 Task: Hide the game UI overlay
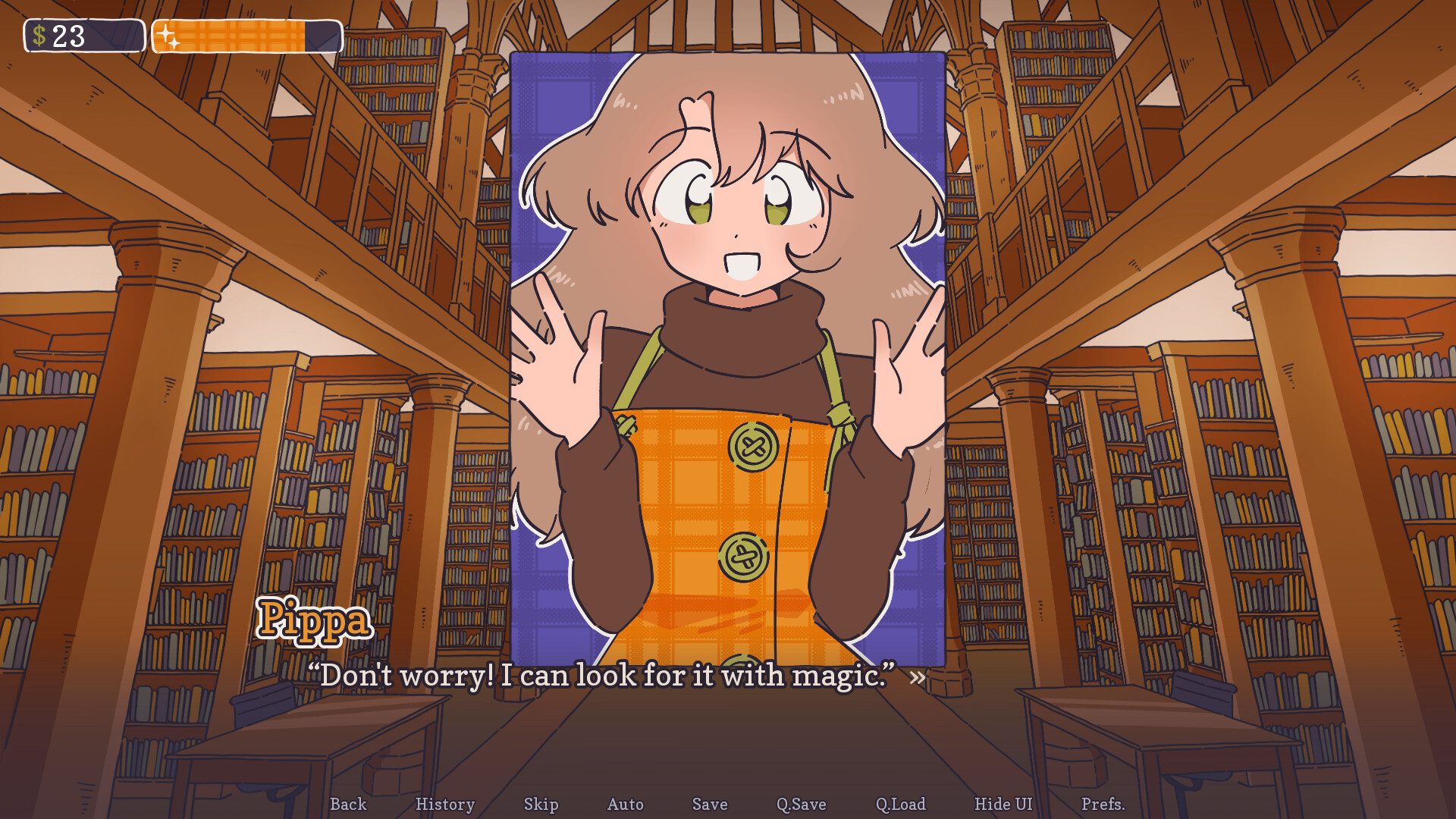click(1003, 805)
